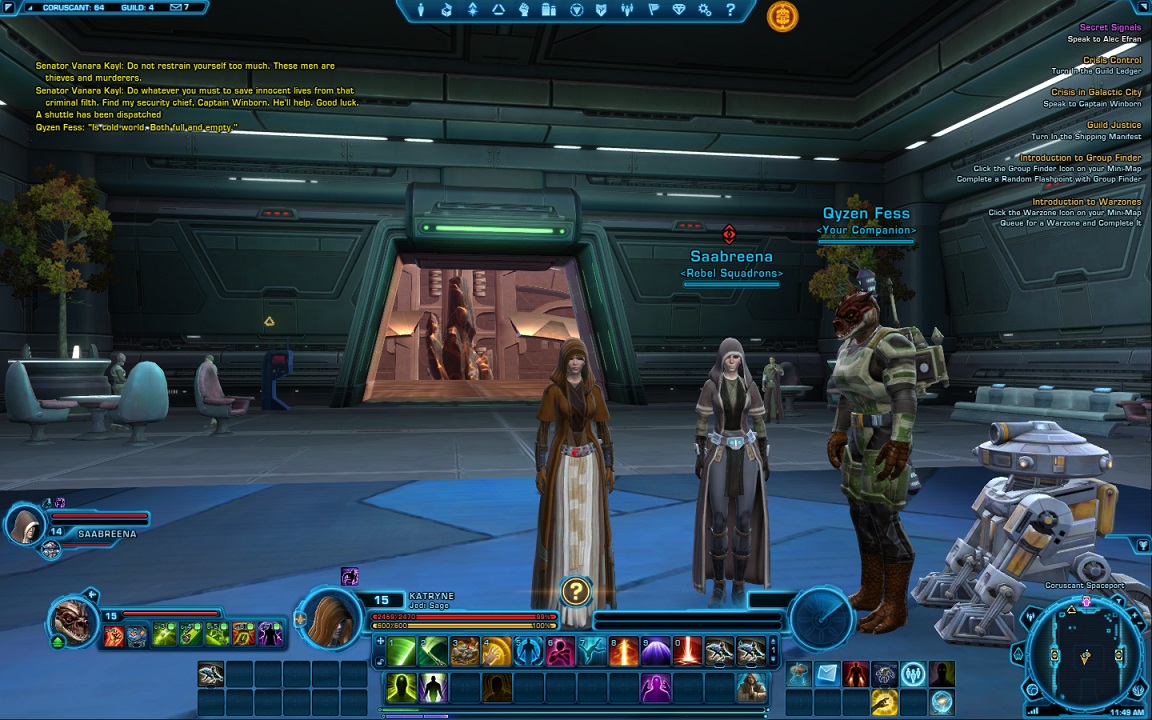This screenshot has width=1152, height=720.
Task: Open the orange Cartel Market coin button
Action: [x=782, y=16]
